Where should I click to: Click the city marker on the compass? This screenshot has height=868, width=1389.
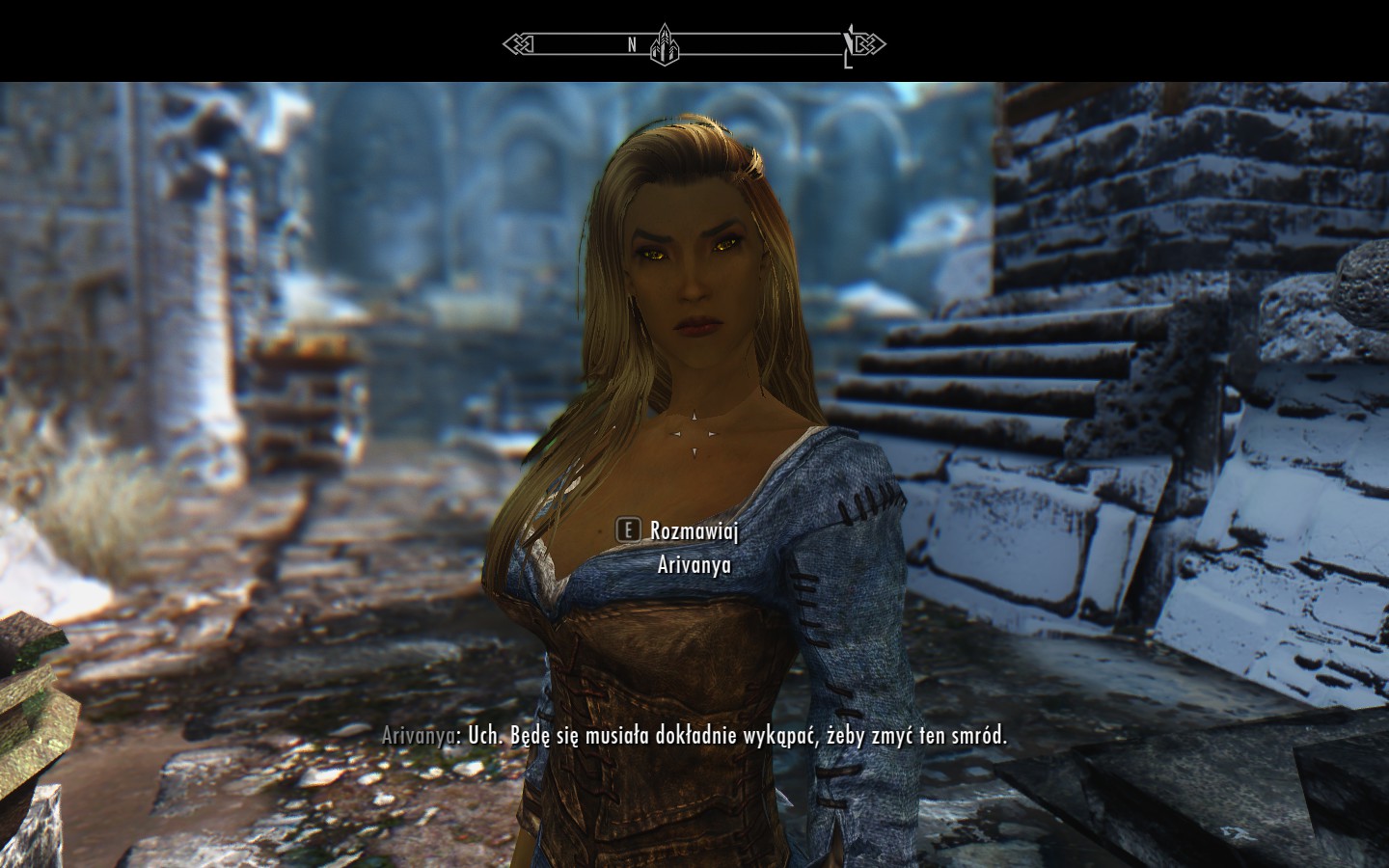coord(665,44)
